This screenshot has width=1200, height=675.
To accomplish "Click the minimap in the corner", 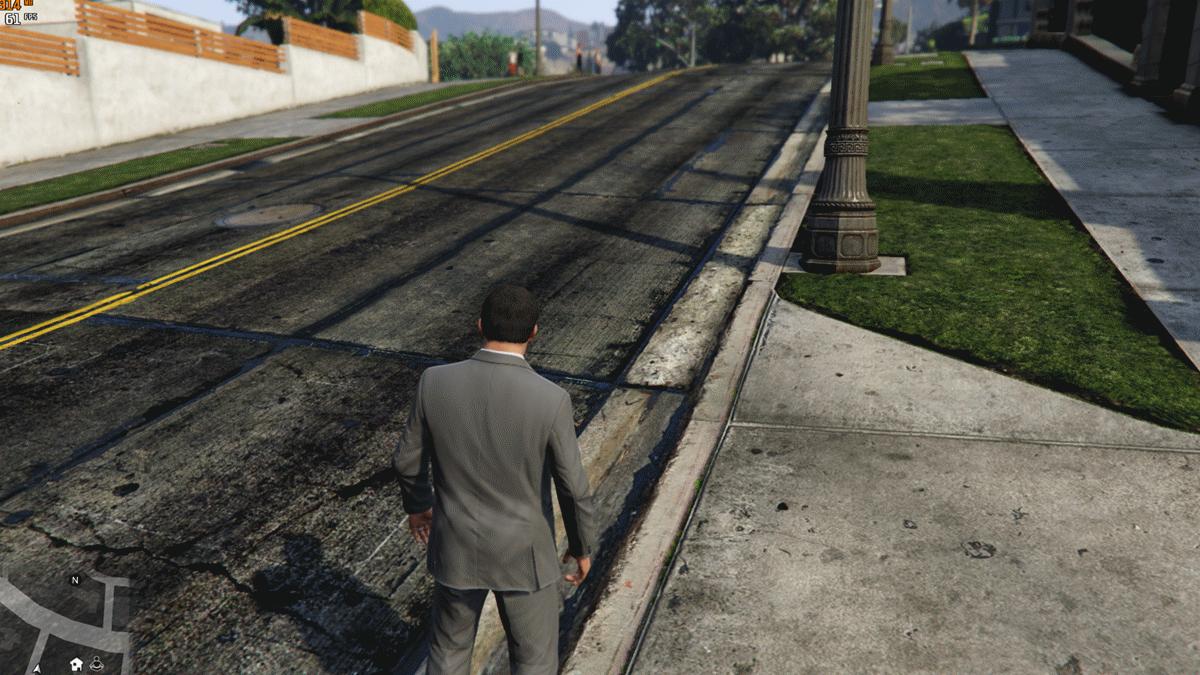I will pos(64,622).
